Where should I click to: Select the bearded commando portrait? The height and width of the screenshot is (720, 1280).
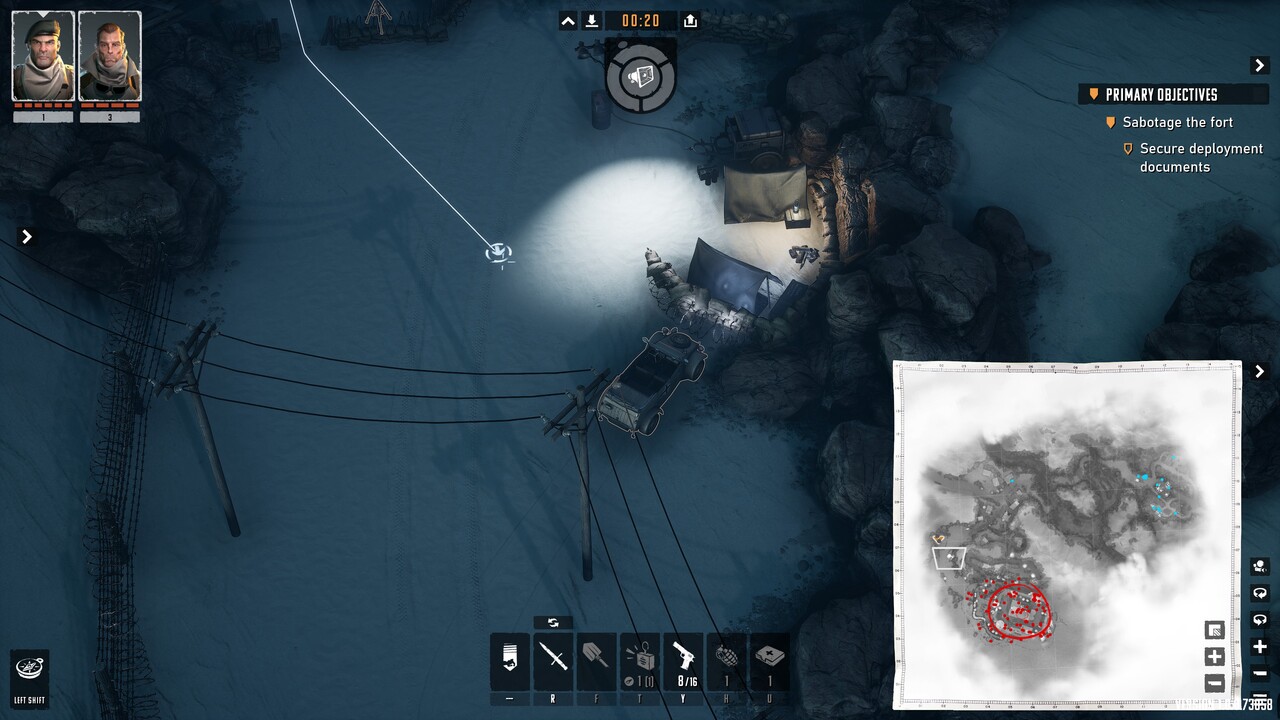pos(110,56)
